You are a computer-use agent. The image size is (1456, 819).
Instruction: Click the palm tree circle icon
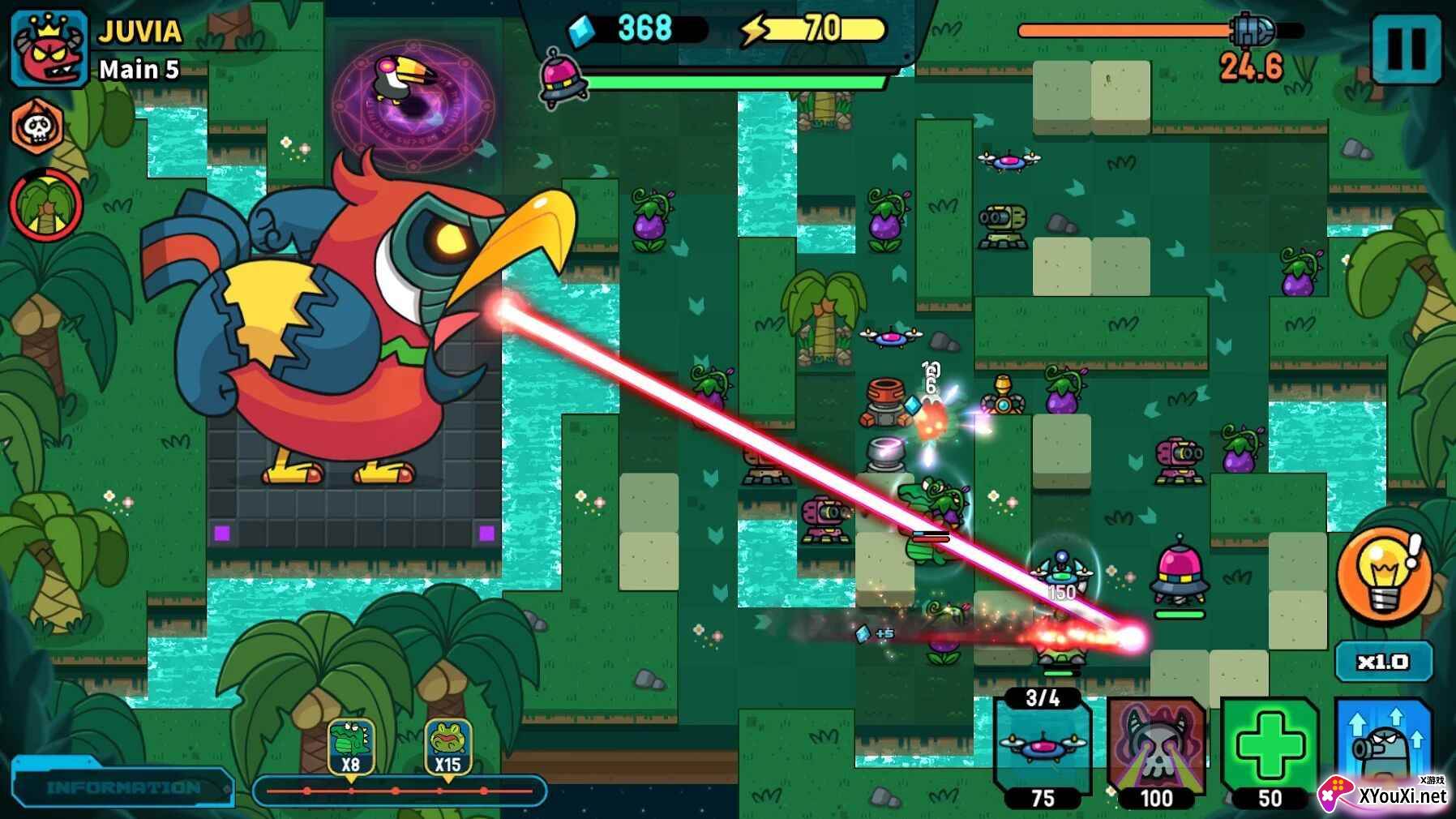point(46,205)
